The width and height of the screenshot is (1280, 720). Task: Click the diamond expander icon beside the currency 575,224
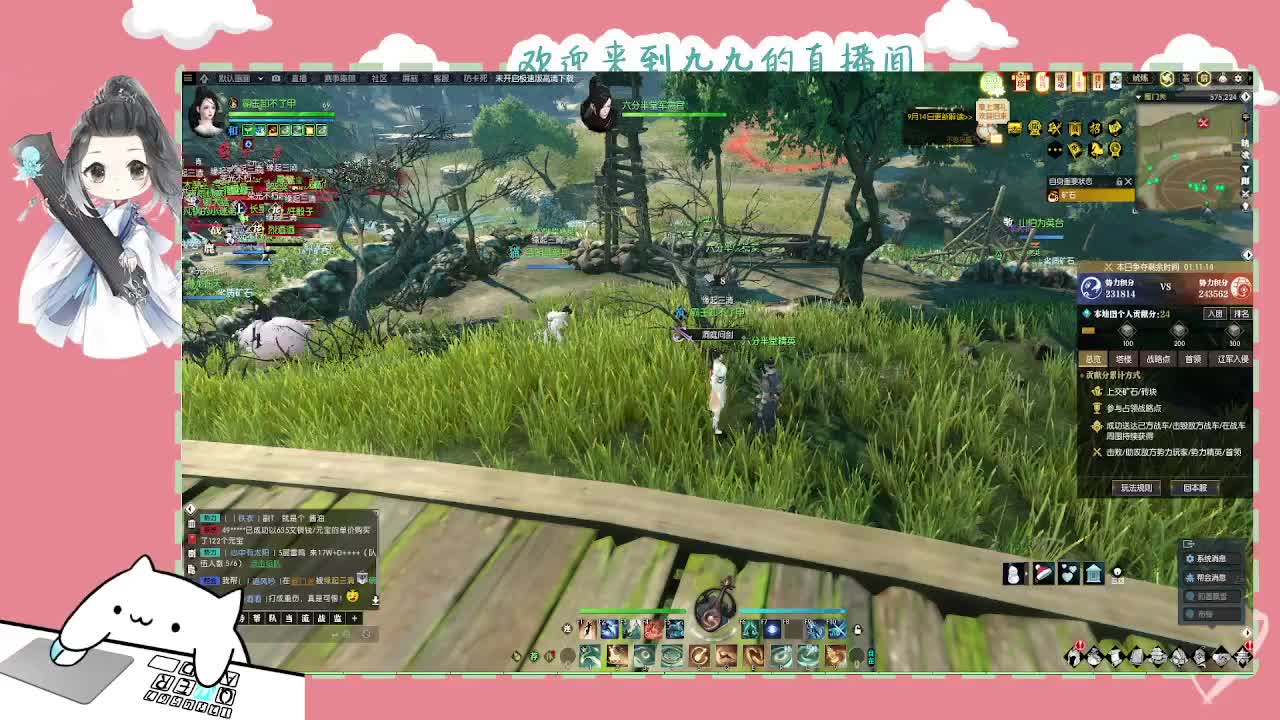1246,97
